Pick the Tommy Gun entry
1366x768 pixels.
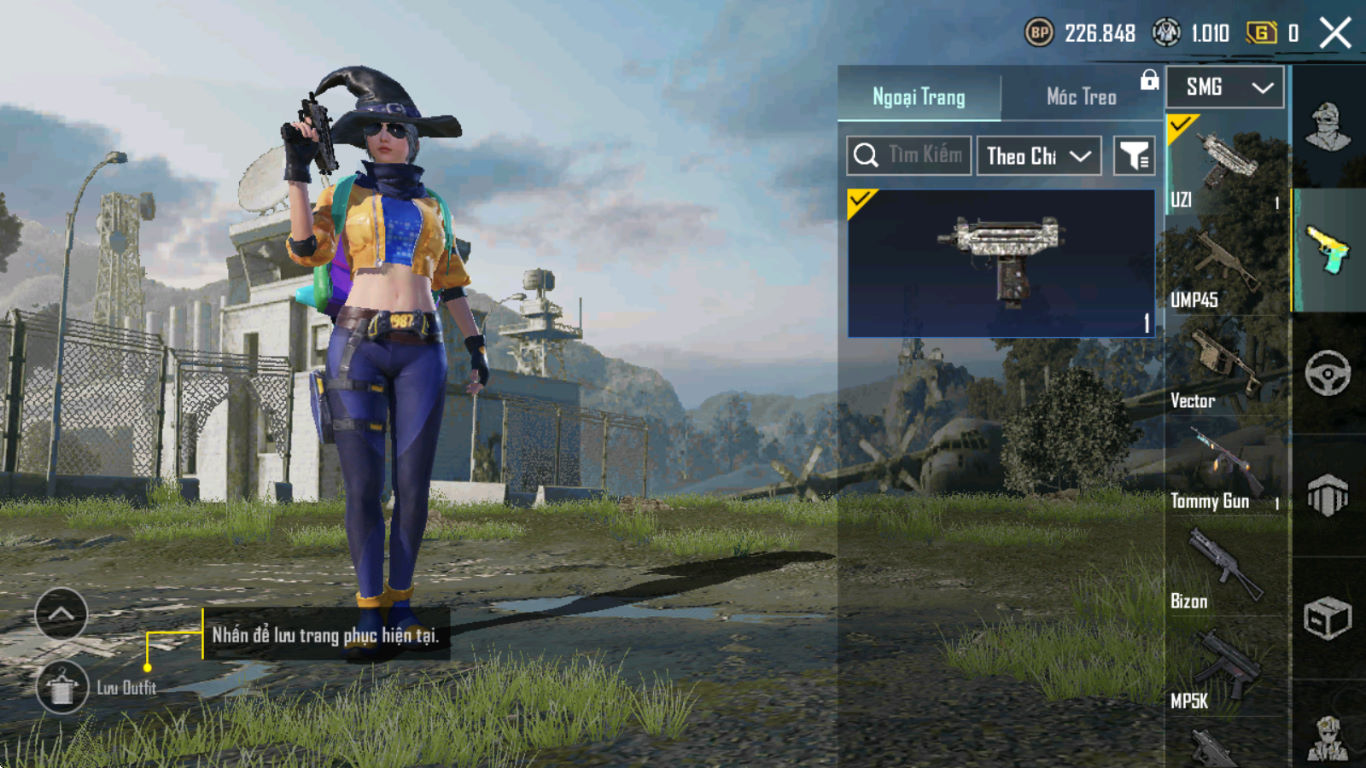(x=1226, y=468)
